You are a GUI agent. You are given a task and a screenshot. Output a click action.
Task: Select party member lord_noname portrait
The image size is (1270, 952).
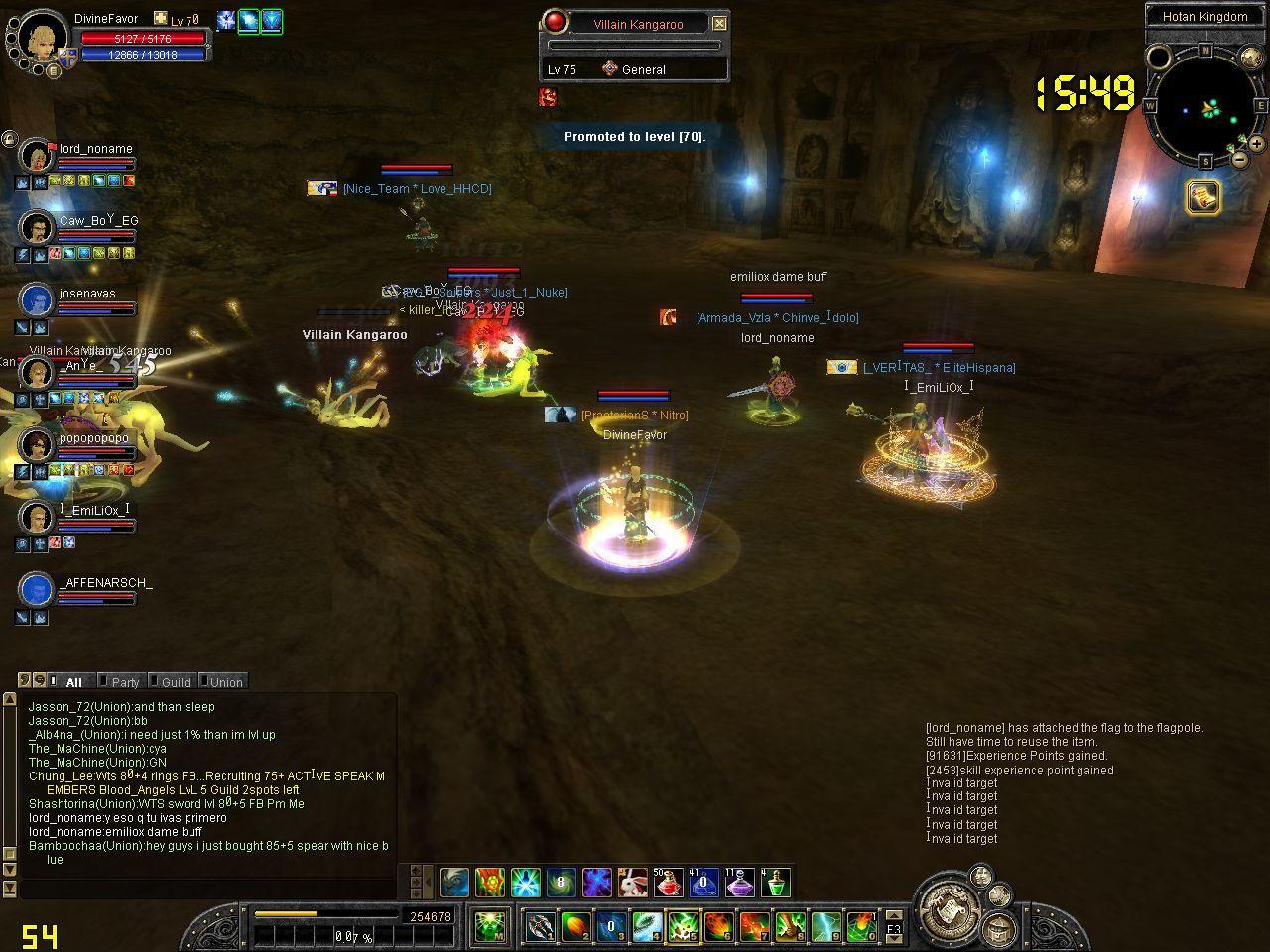(x=37, y=156)
